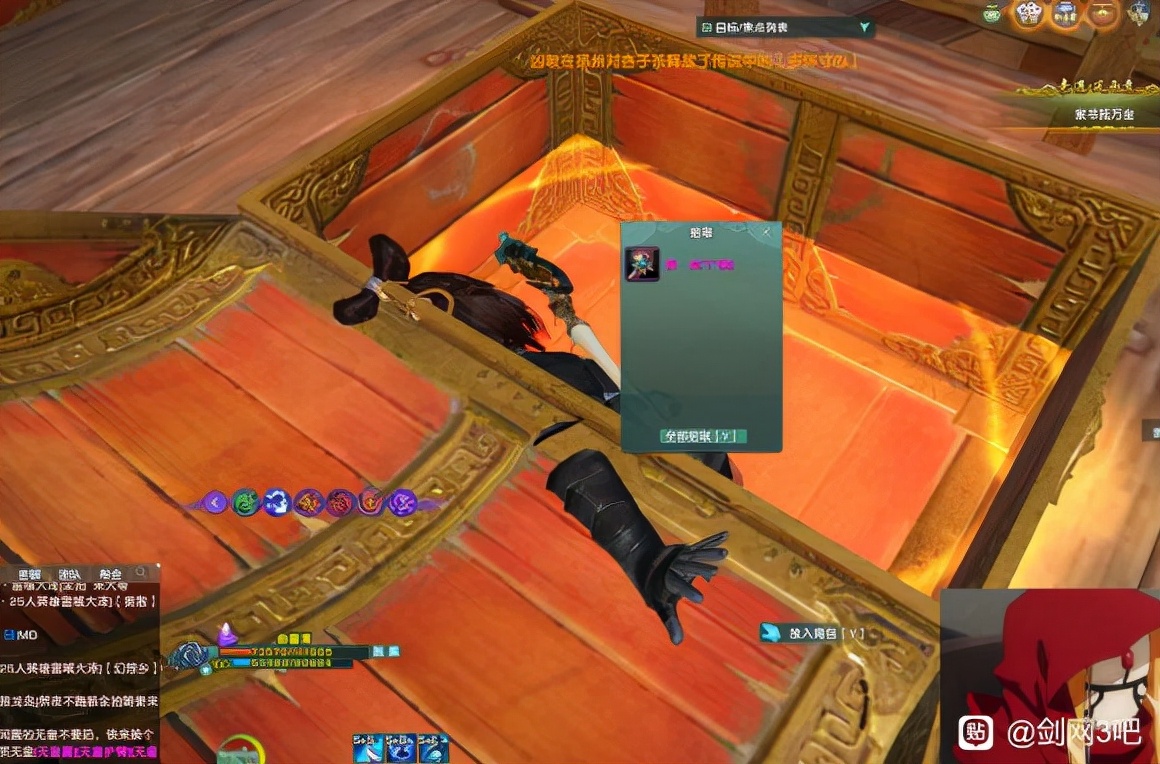Open the target list dropdown
Screen dimensions: 1160x764
click(x=865, y=28)
